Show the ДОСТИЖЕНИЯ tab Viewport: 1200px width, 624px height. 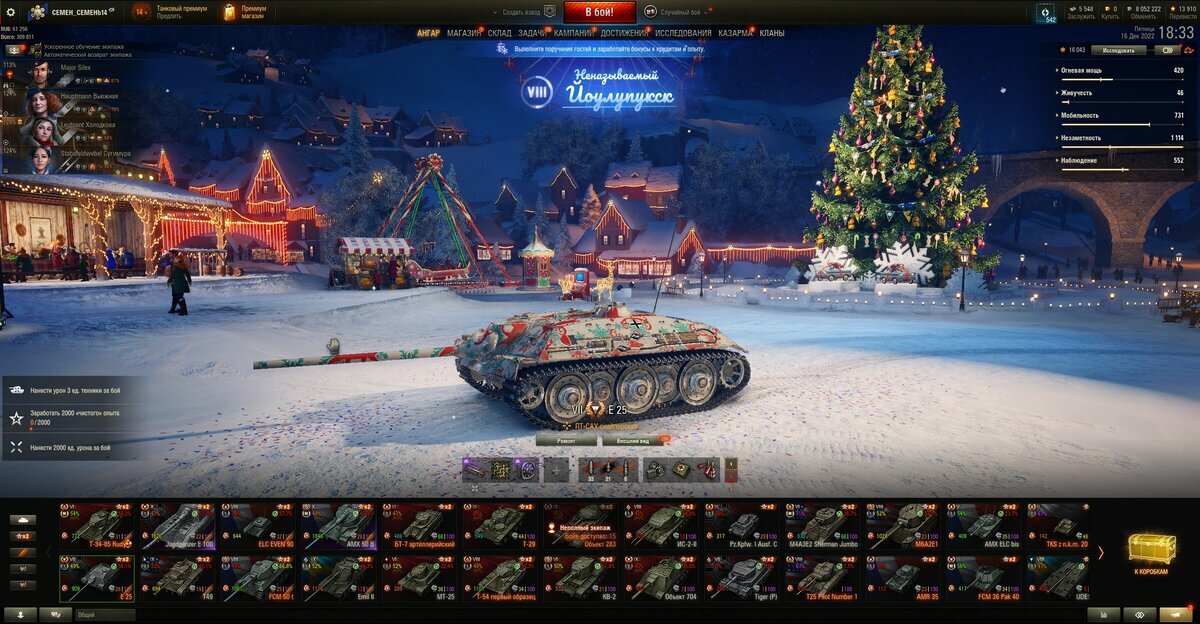(x=624, y=33)
